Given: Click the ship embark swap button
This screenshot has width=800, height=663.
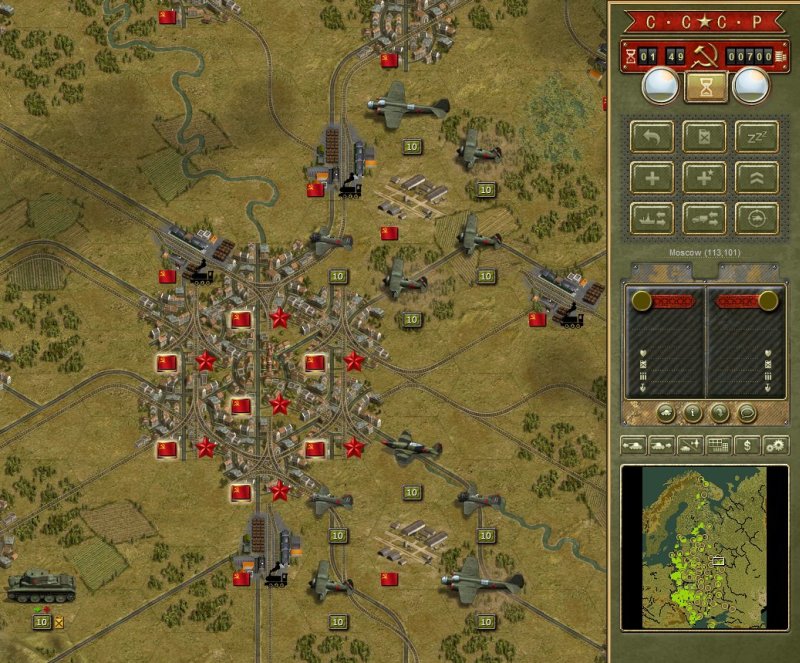Looking at the screenshot, I should click(x=651, y=217).
